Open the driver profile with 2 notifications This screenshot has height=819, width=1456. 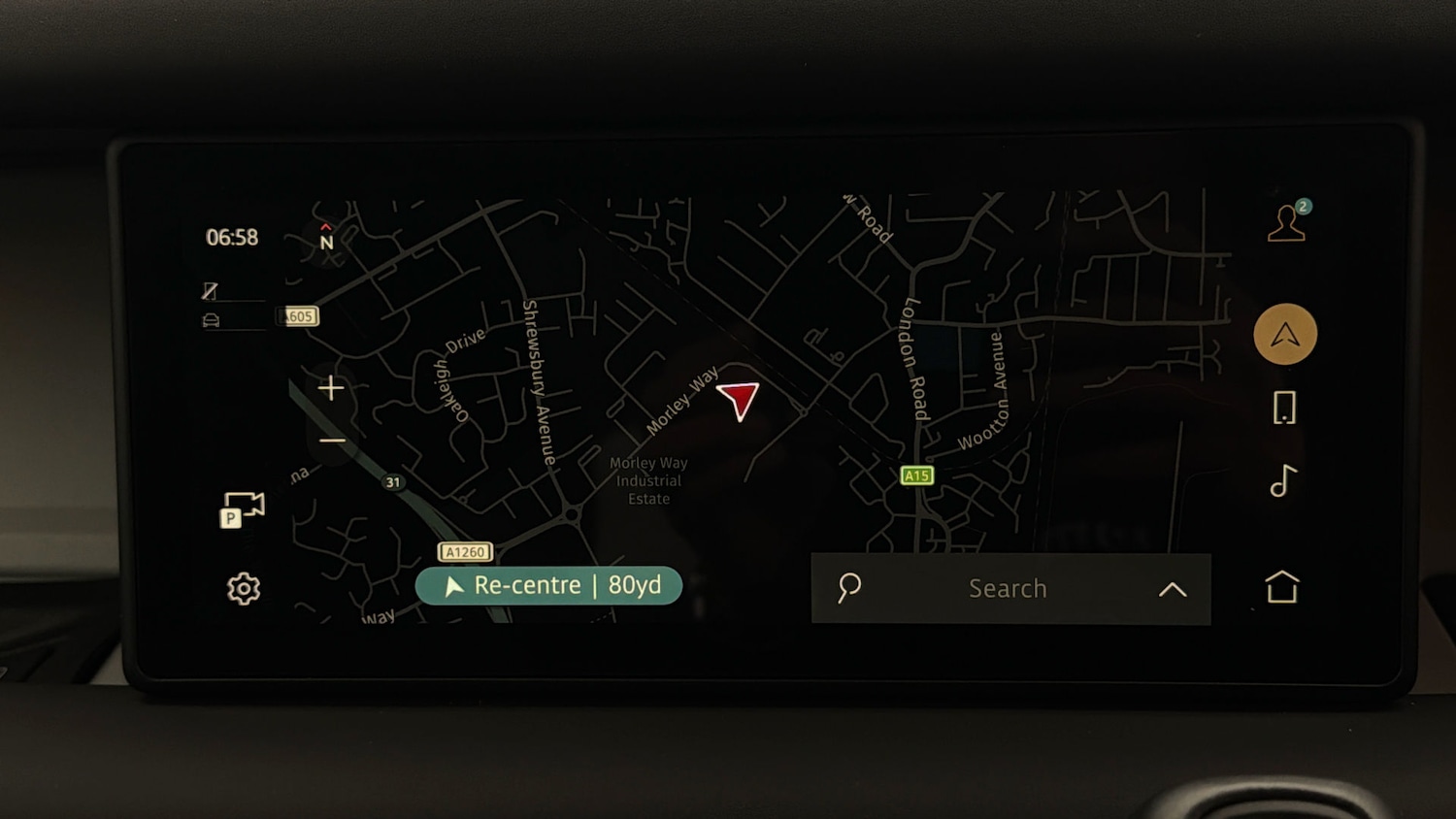[1286, 224]
